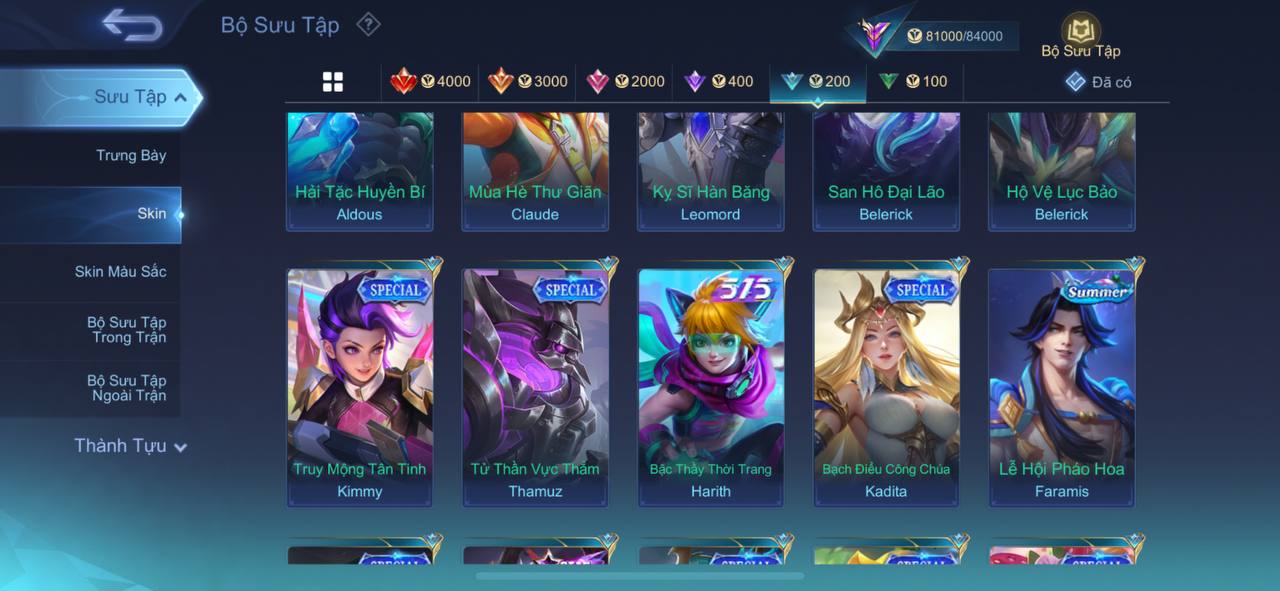
Task: Go back using the return arrow
Action: (x=132, y=26)
